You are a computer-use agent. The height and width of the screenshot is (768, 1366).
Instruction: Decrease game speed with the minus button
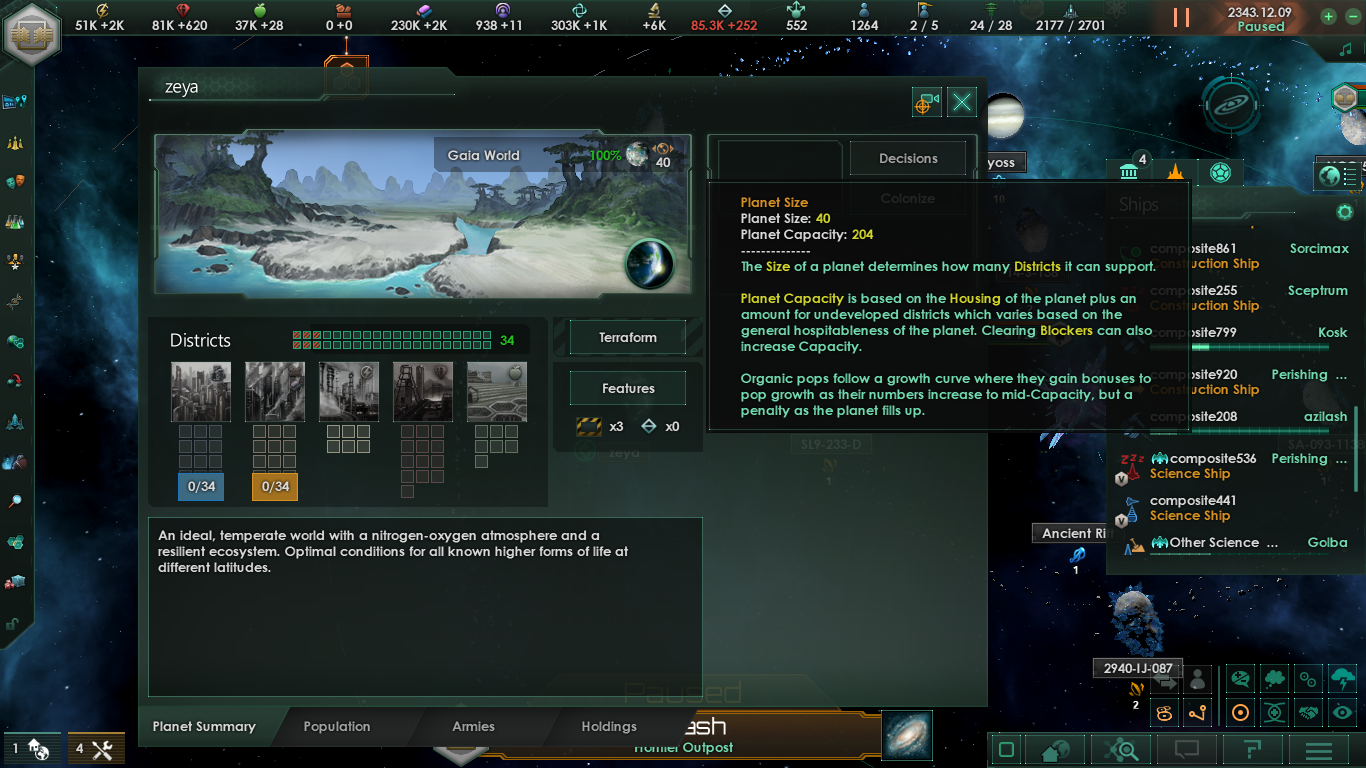pos(1349,17)
